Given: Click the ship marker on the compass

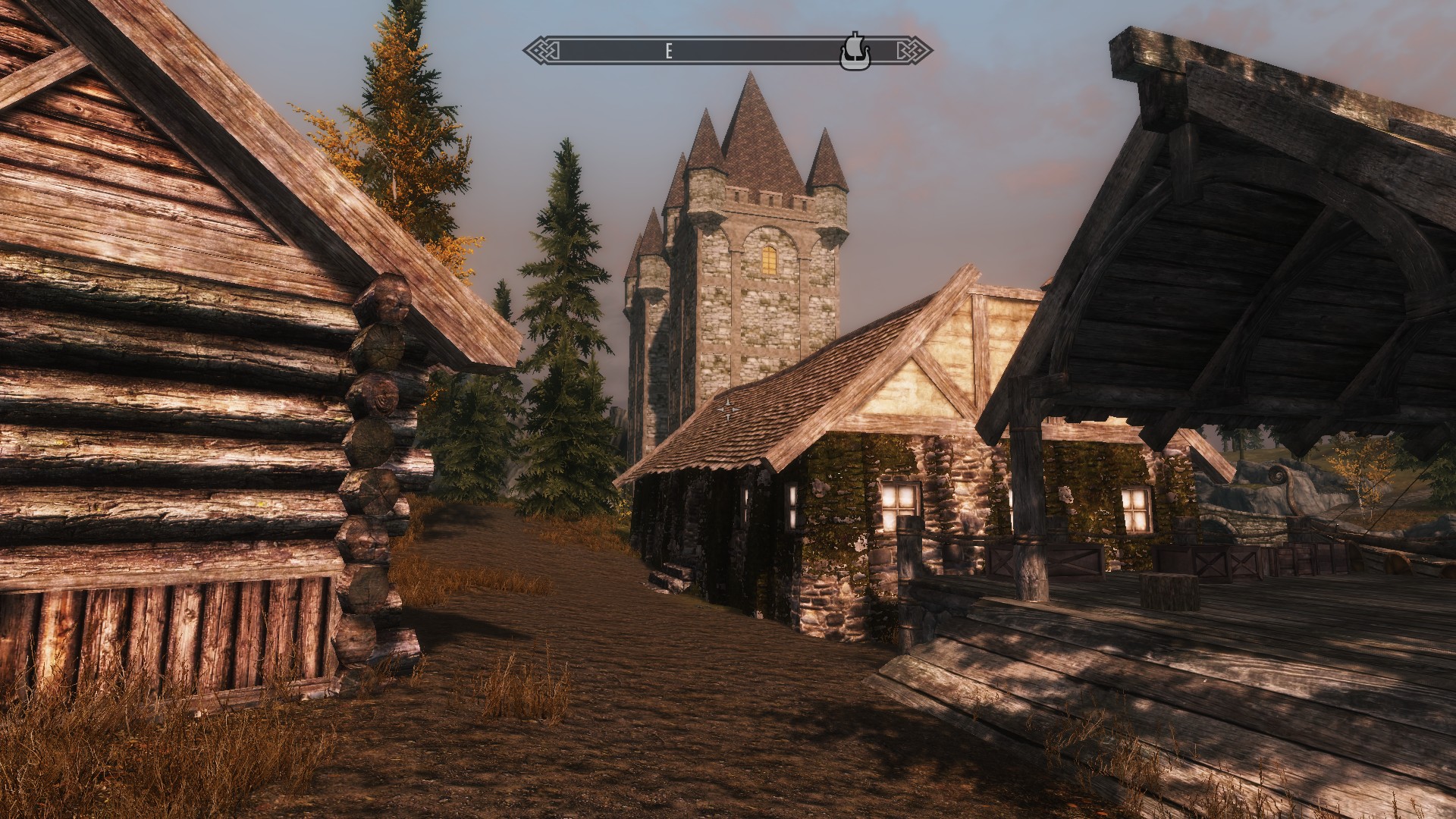Looking at the screenshot, I should (x=855, y=51).
